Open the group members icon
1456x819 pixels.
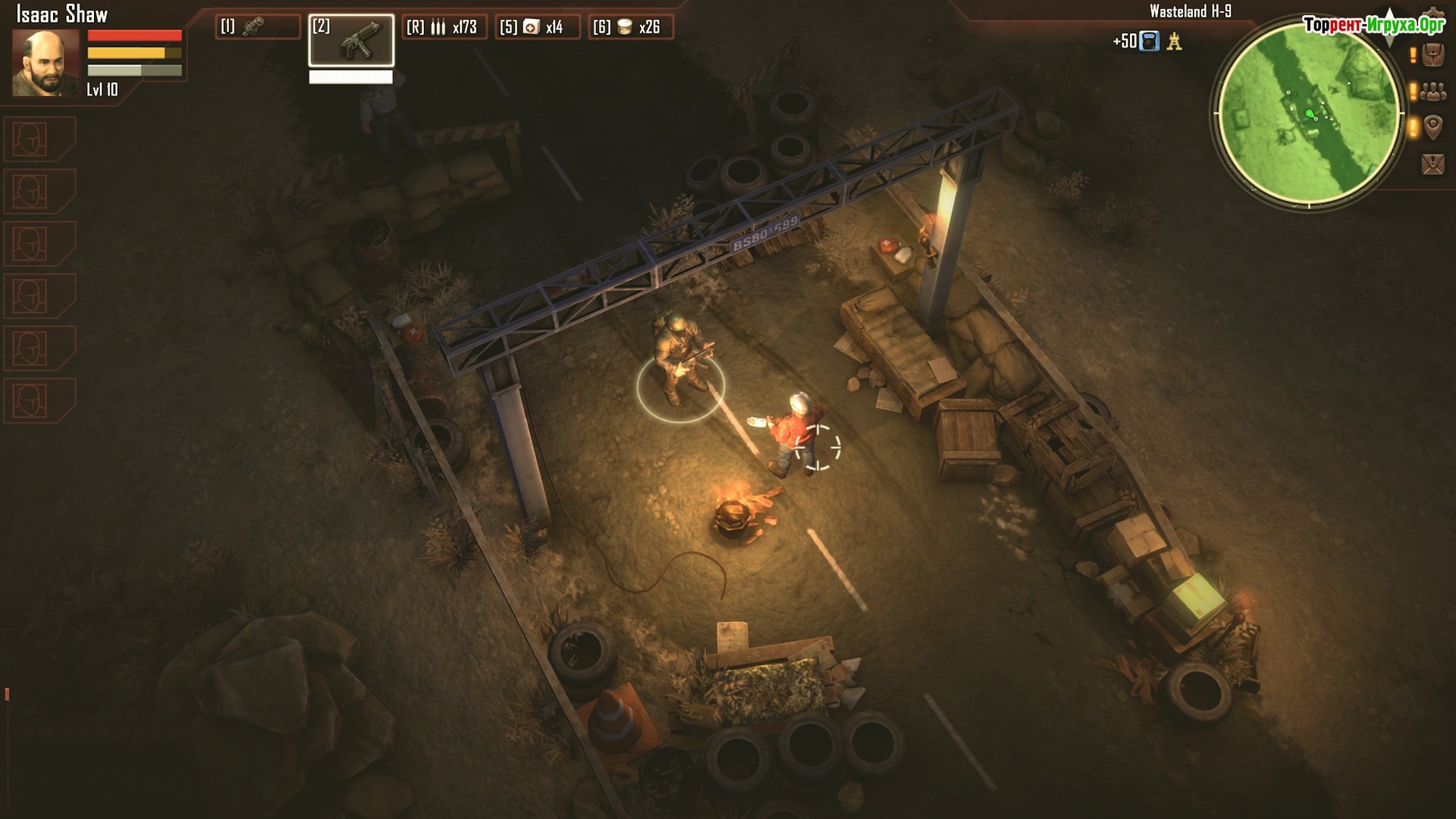pos(1432,92)
